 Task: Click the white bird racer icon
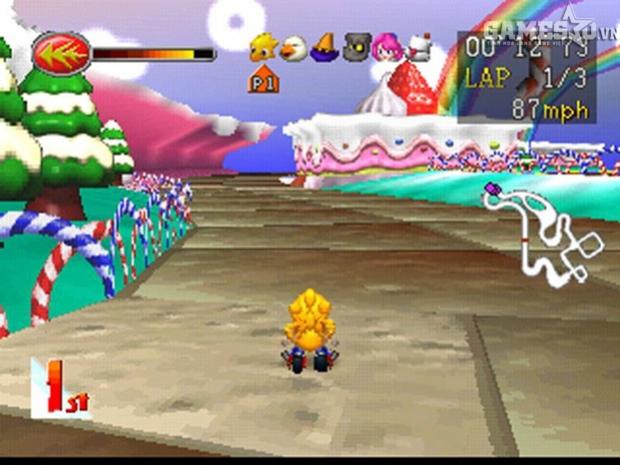point(292,47)
